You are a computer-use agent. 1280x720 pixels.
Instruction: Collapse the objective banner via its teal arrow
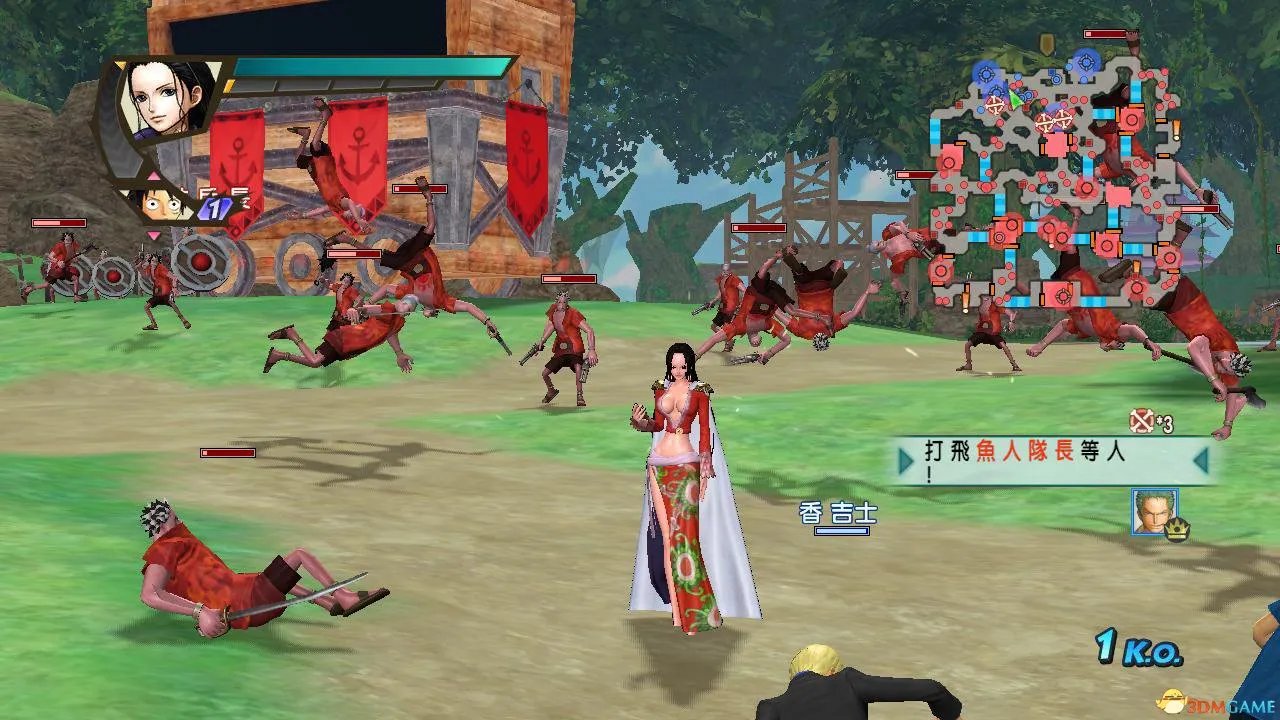click(x=1199, y=461)
